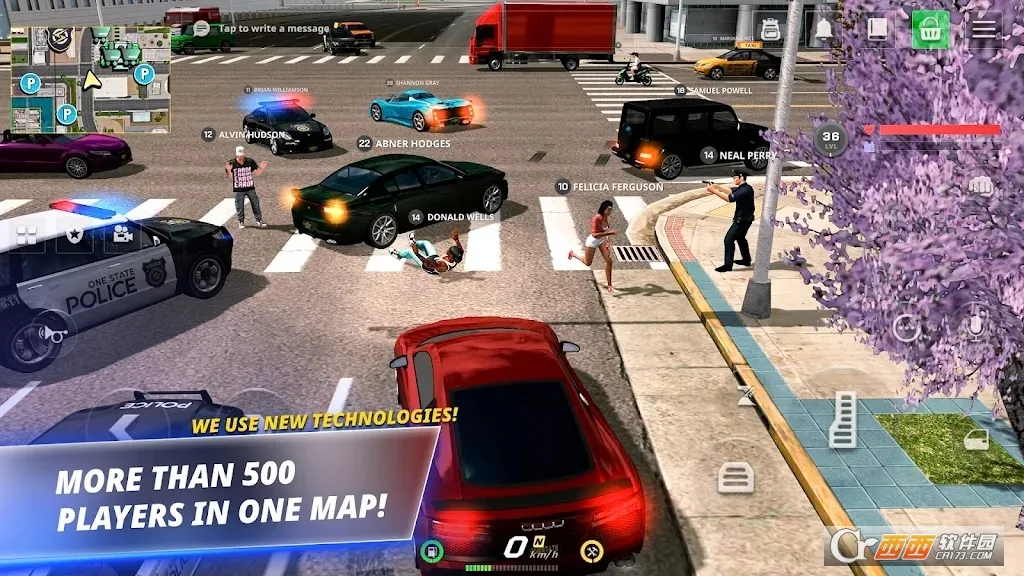Click the green fuel pump indicator
The width and height of the screenshot is (1024, 576).
pos(431,550)
